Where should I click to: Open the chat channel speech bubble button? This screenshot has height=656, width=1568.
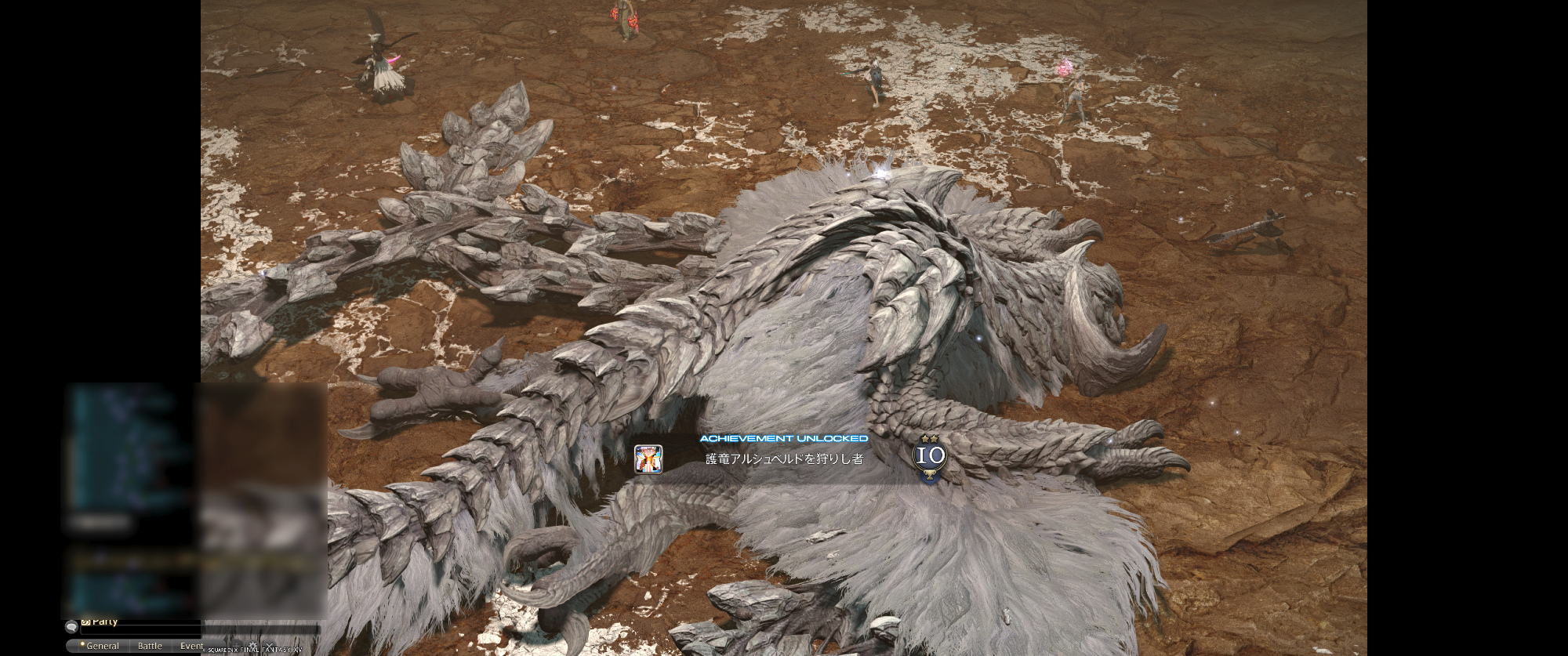click(71, 627)
